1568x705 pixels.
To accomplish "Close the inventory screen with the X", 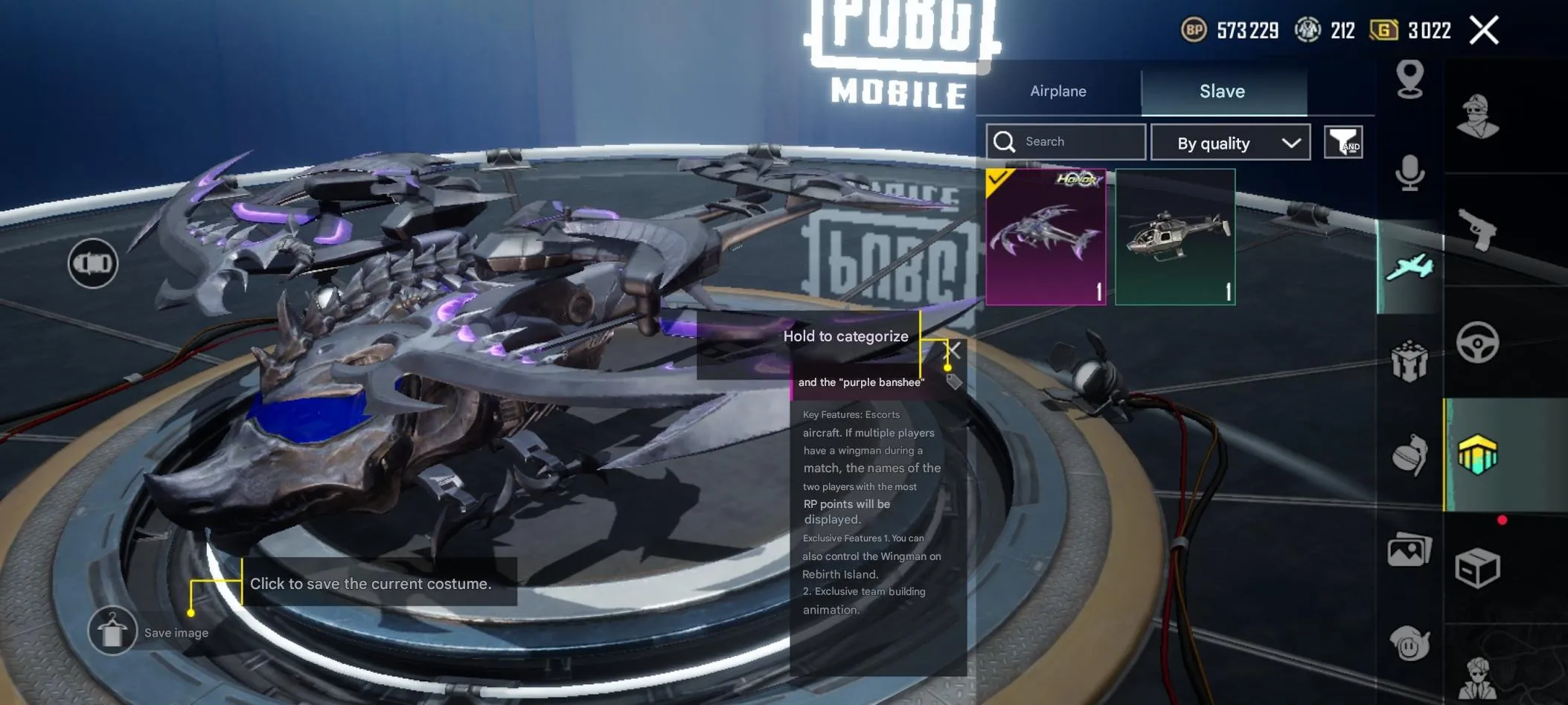I will pos(1484,30).
